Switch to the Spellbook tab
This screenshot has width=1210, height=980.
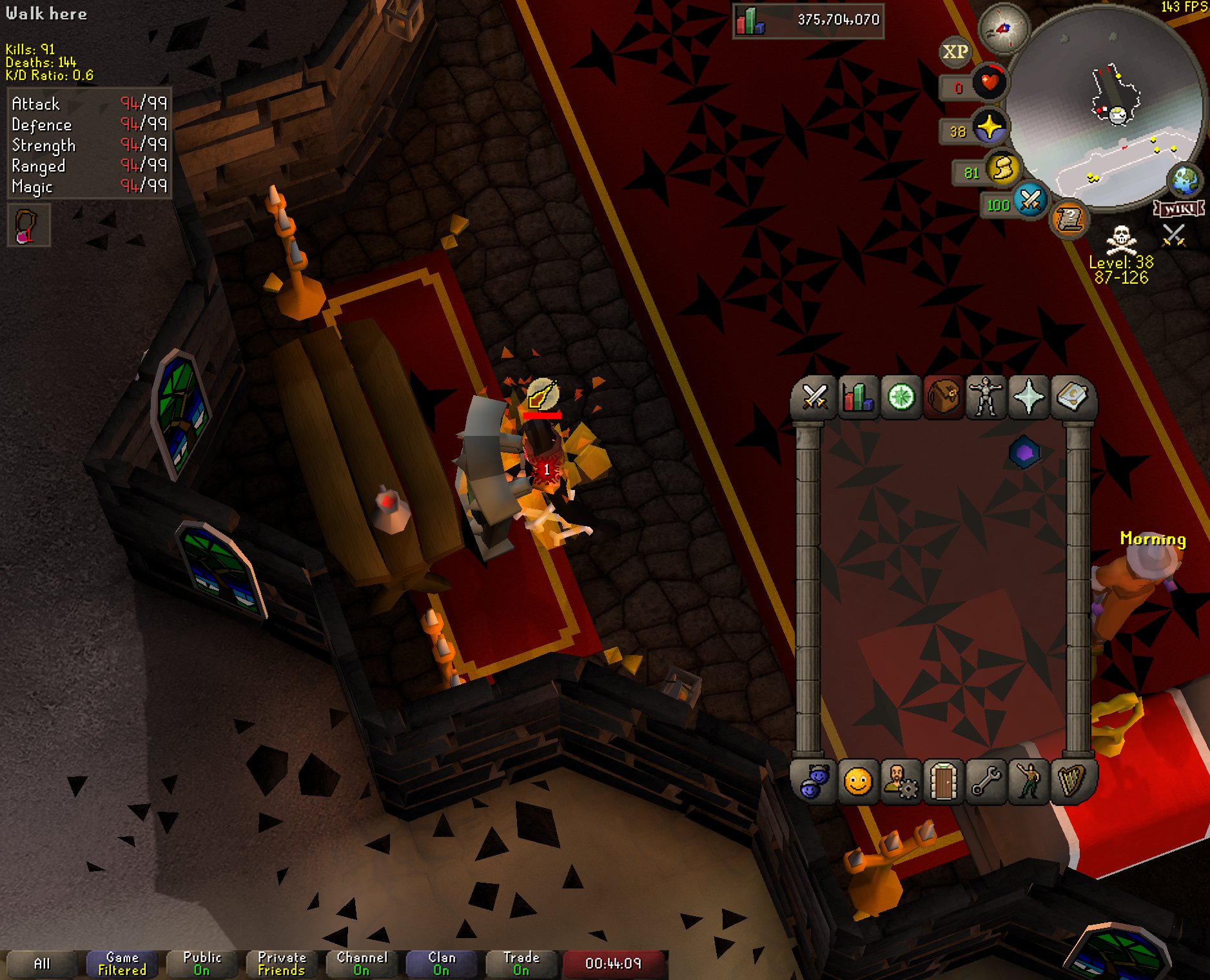point(1071,397)
